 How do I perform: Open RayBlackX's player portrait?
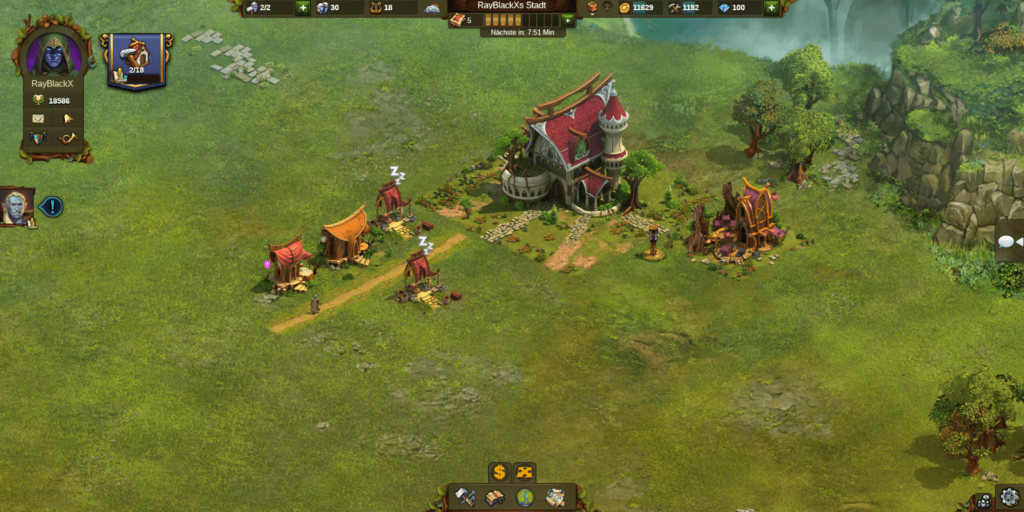click(x=52, y=52)
